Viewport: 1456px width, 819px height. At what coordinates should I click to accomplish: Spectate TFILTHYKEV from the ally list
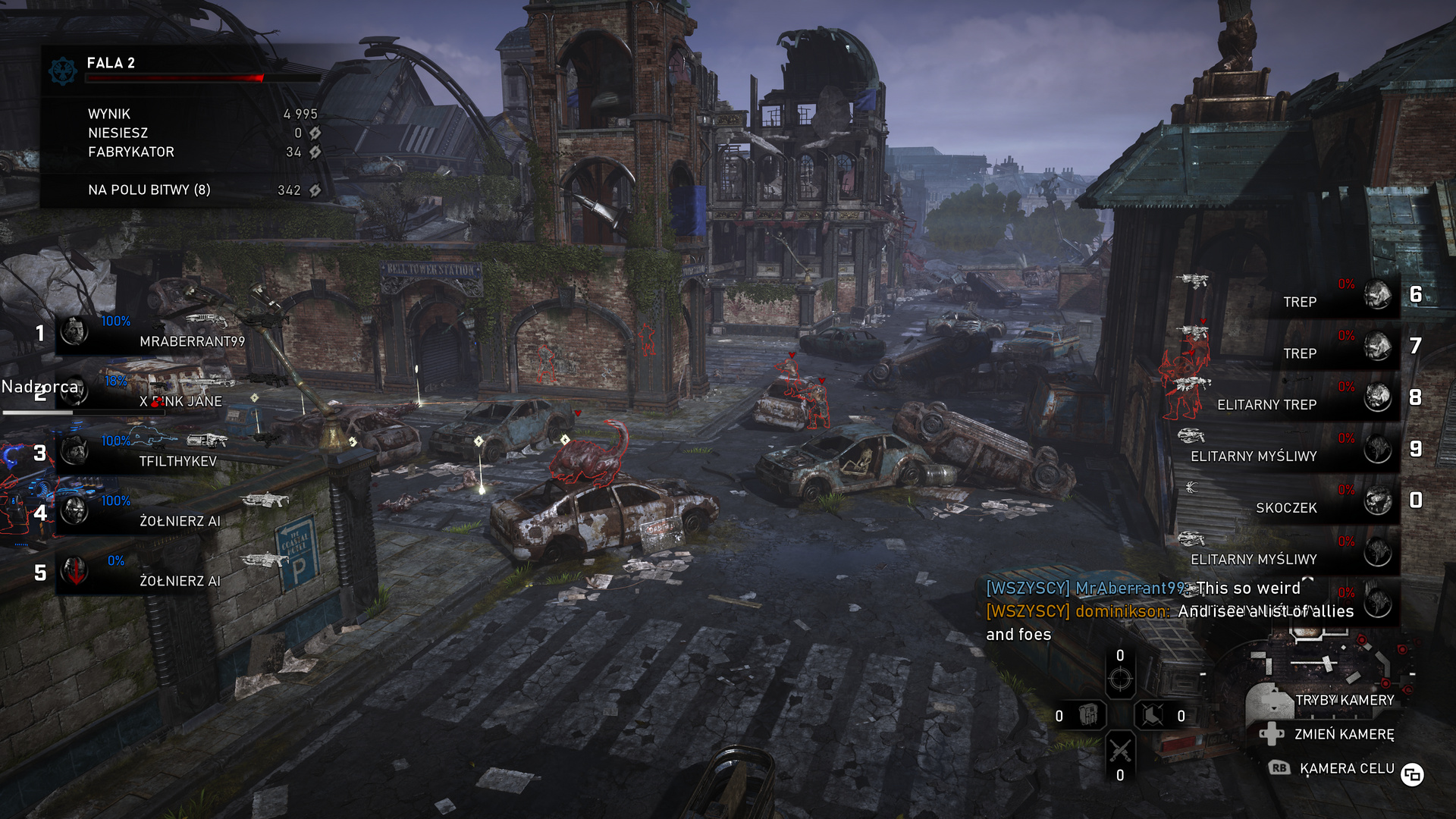tap(152, 453)
